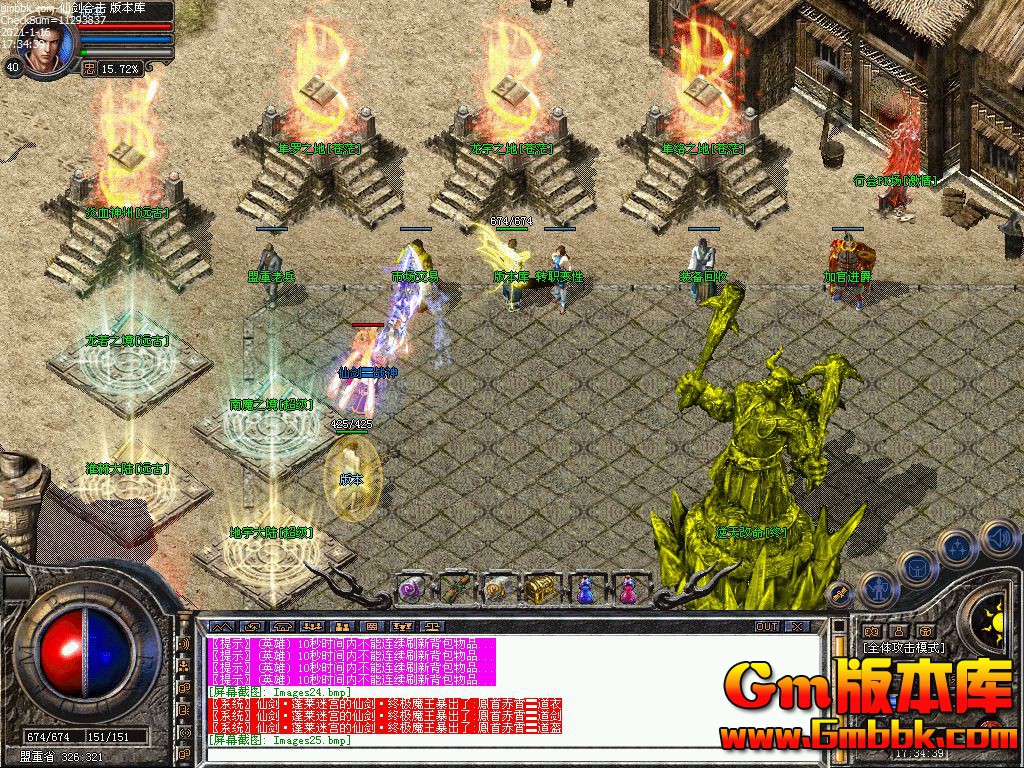
Task: Drink the blue potion in belt
Action: 585,590
